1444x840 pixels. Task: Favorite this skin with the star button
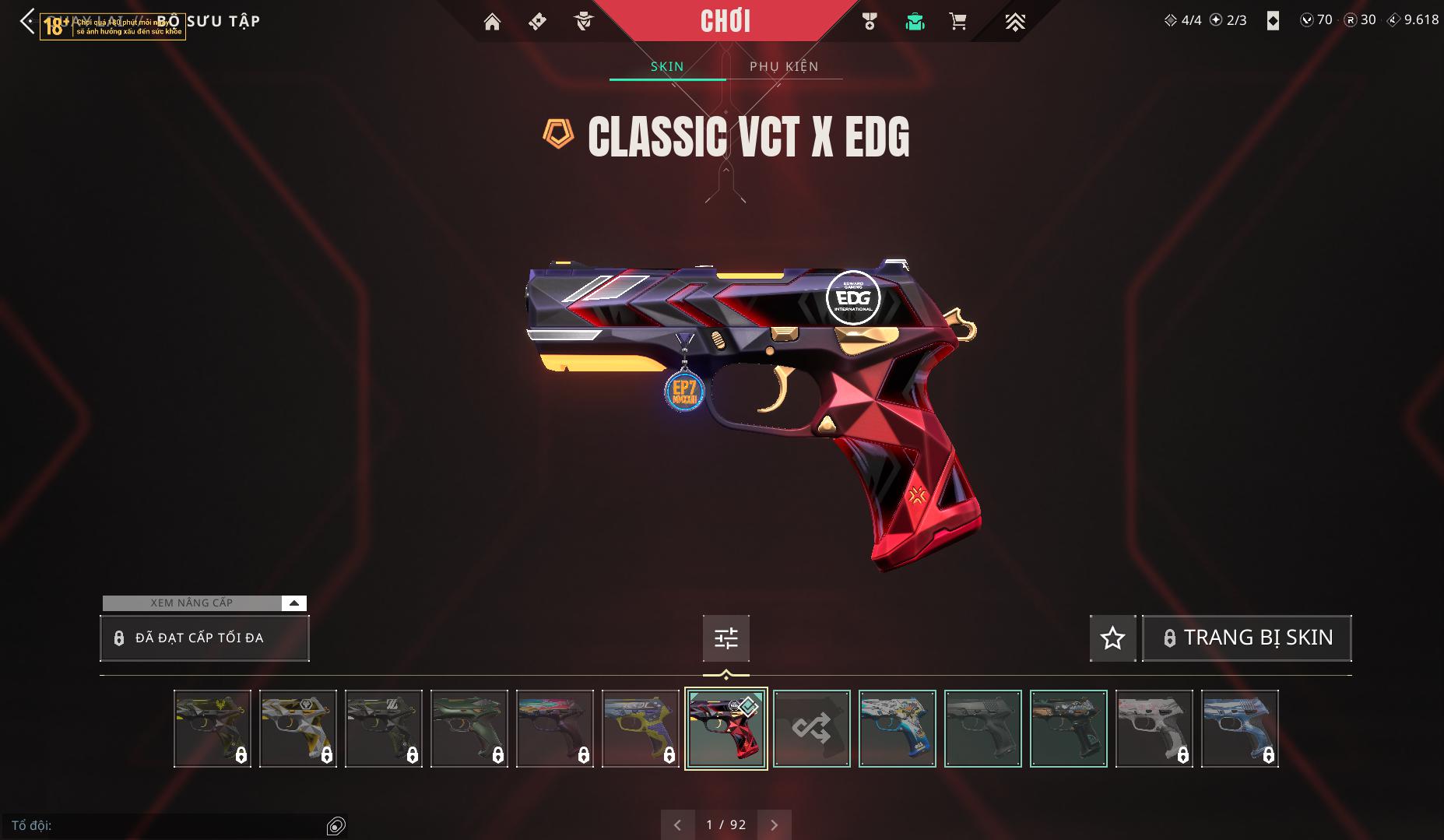[x=1112, y=638]
